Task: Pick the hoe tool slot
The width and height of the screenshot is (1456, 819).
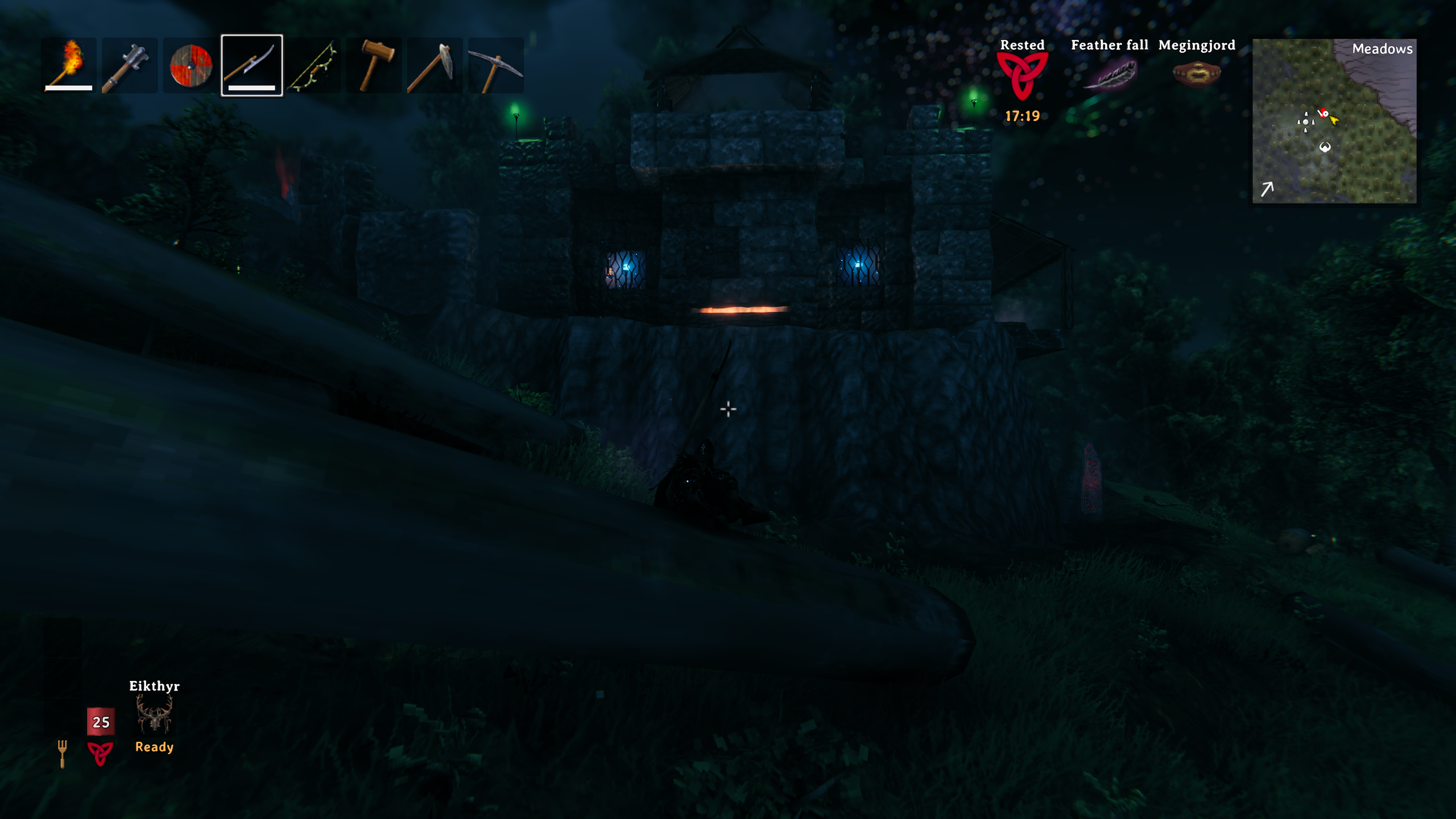Action: 435,65
